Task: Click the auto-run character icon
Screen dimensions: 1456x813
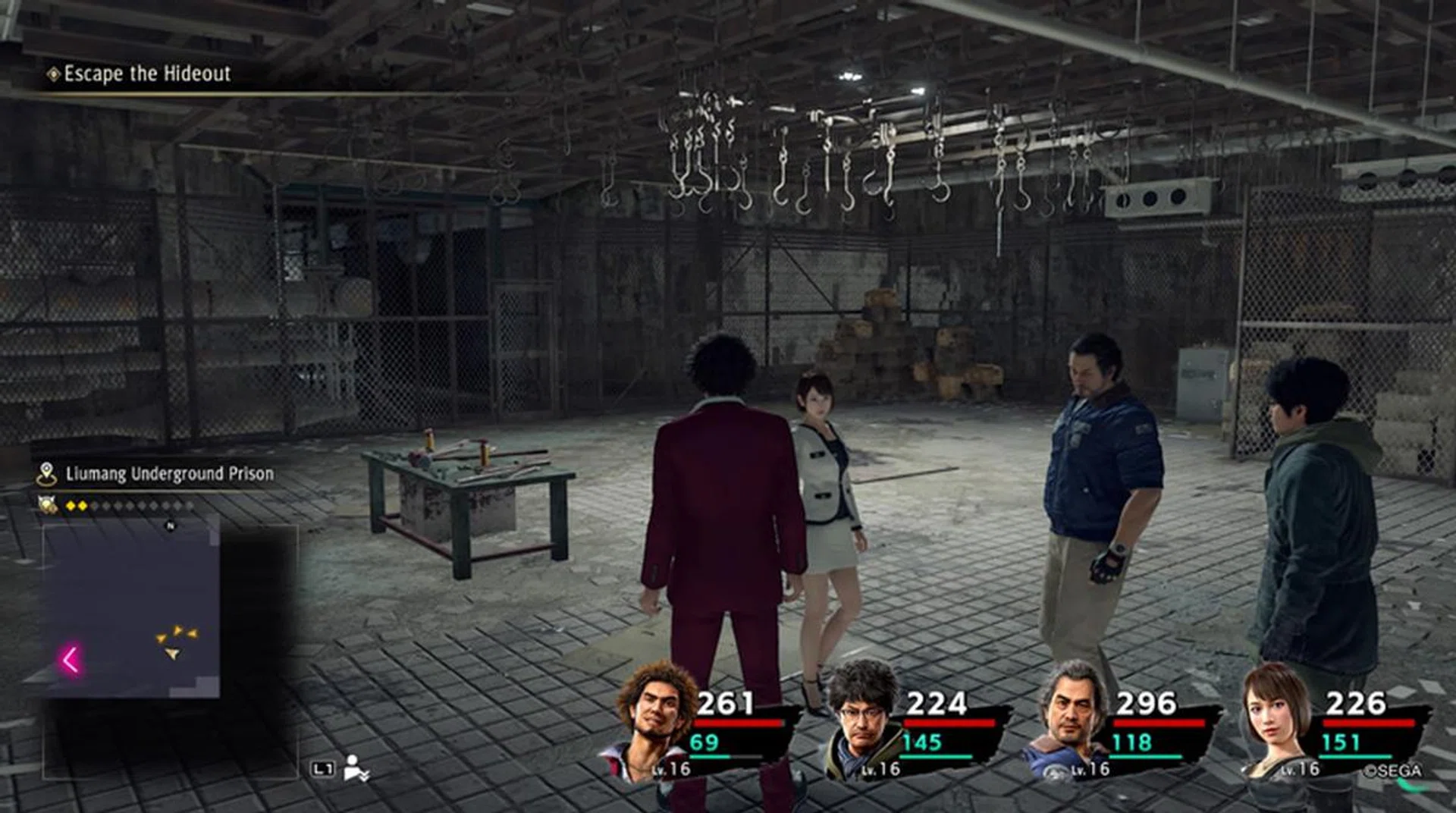Action: point(355,767)
